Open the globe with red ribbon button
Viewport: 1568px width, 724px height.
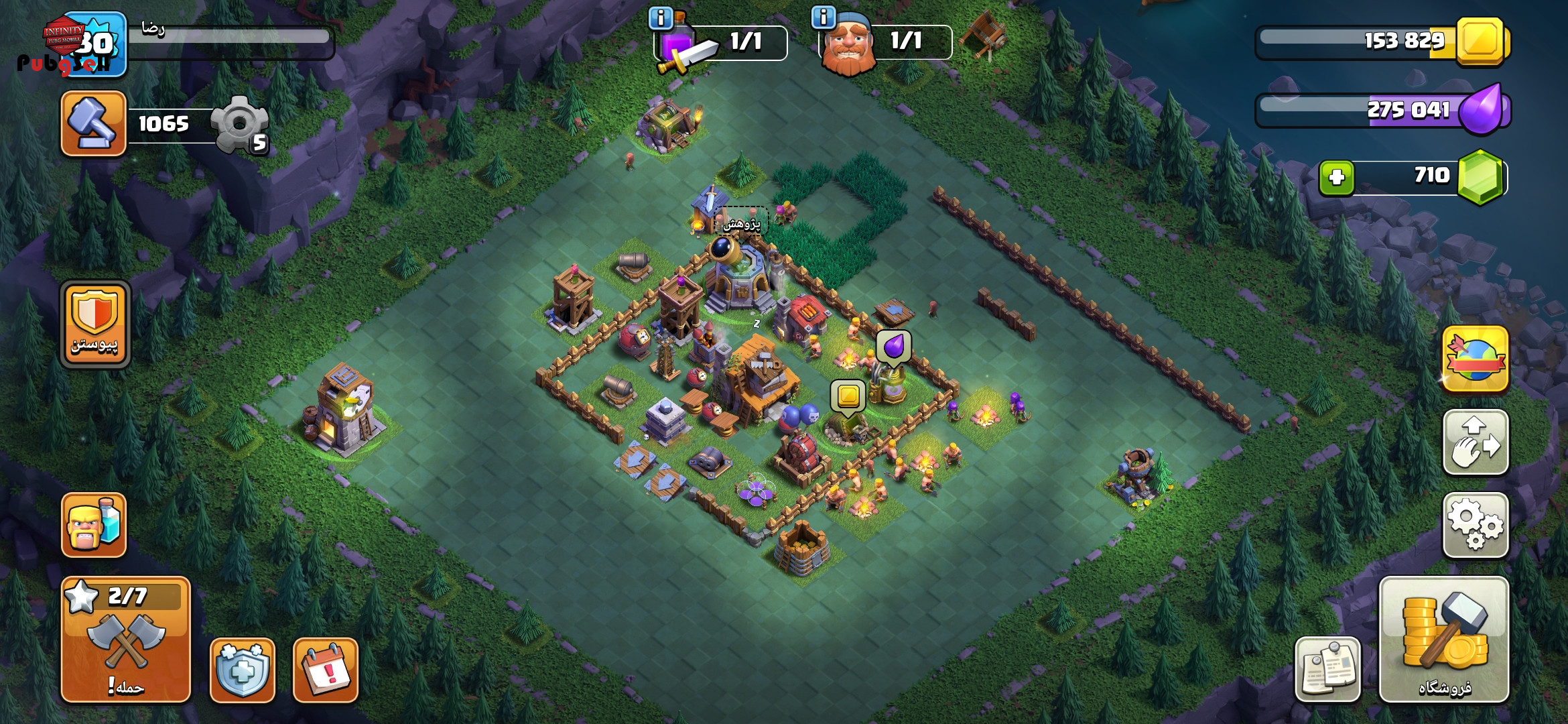click(x=1475, y=359)
